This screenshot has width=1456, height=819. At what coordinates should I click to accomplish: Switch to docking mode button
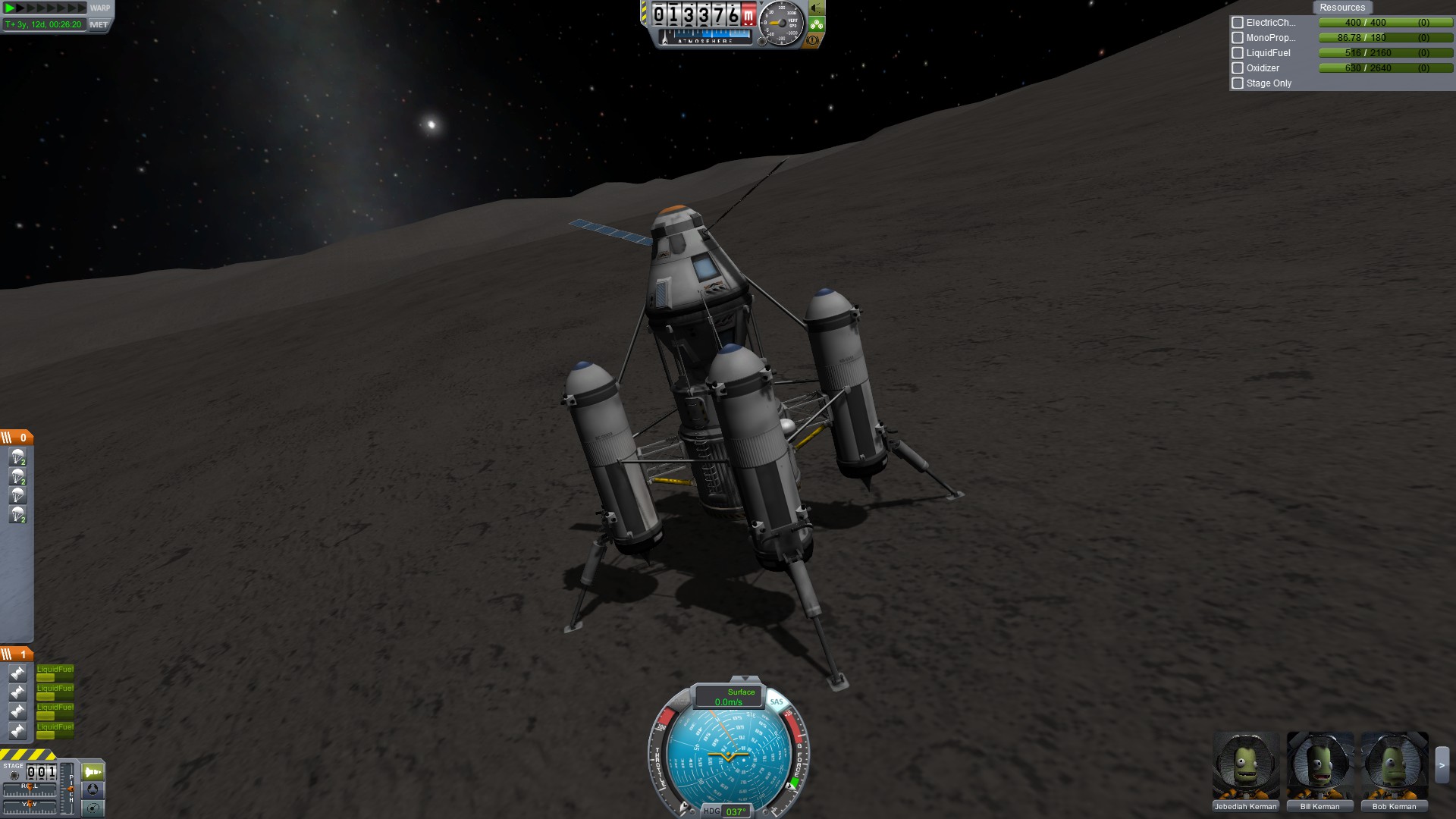(93, 790)
